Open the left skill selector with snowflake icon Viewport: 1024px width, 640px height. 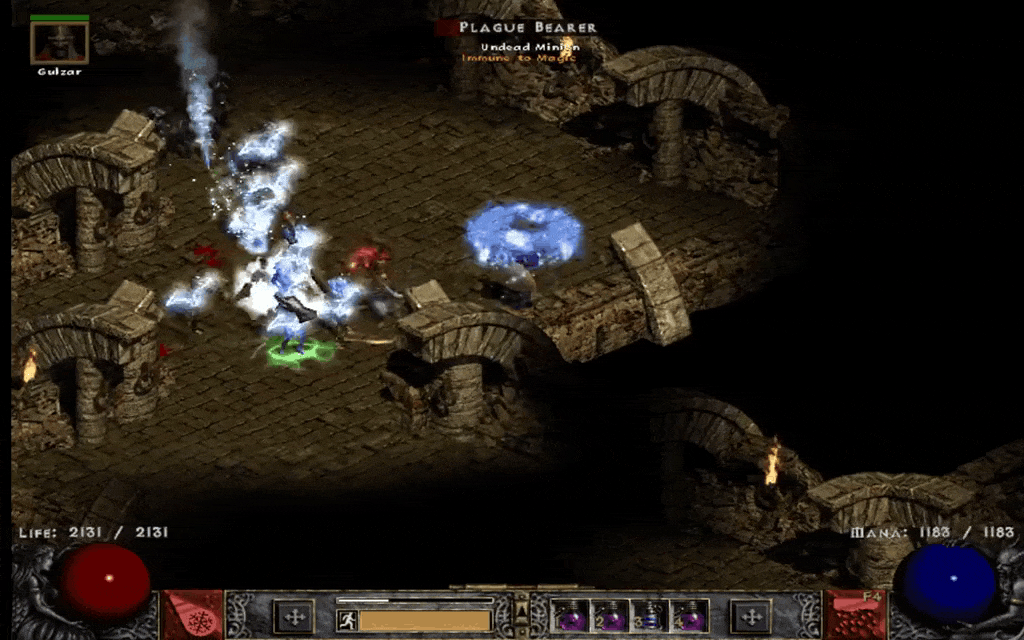pyautogui.click(x=193, y=616)
